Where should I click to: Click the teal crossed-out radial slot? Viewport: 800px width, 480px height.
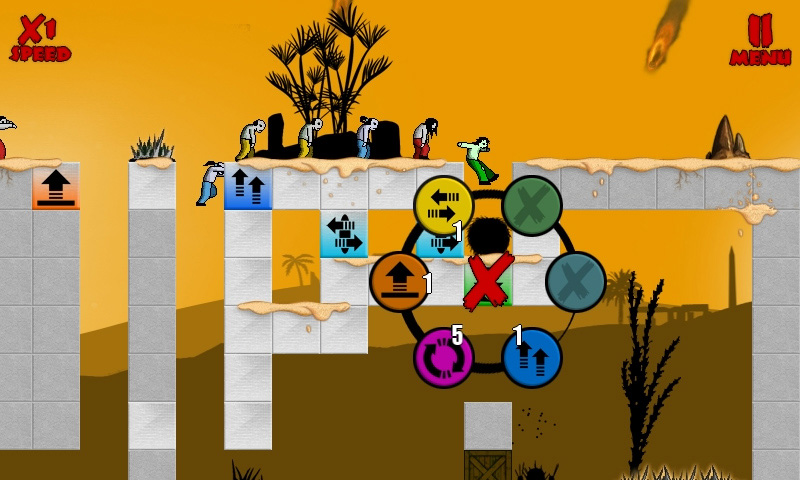pyautogui.click(x=576, y=282)
